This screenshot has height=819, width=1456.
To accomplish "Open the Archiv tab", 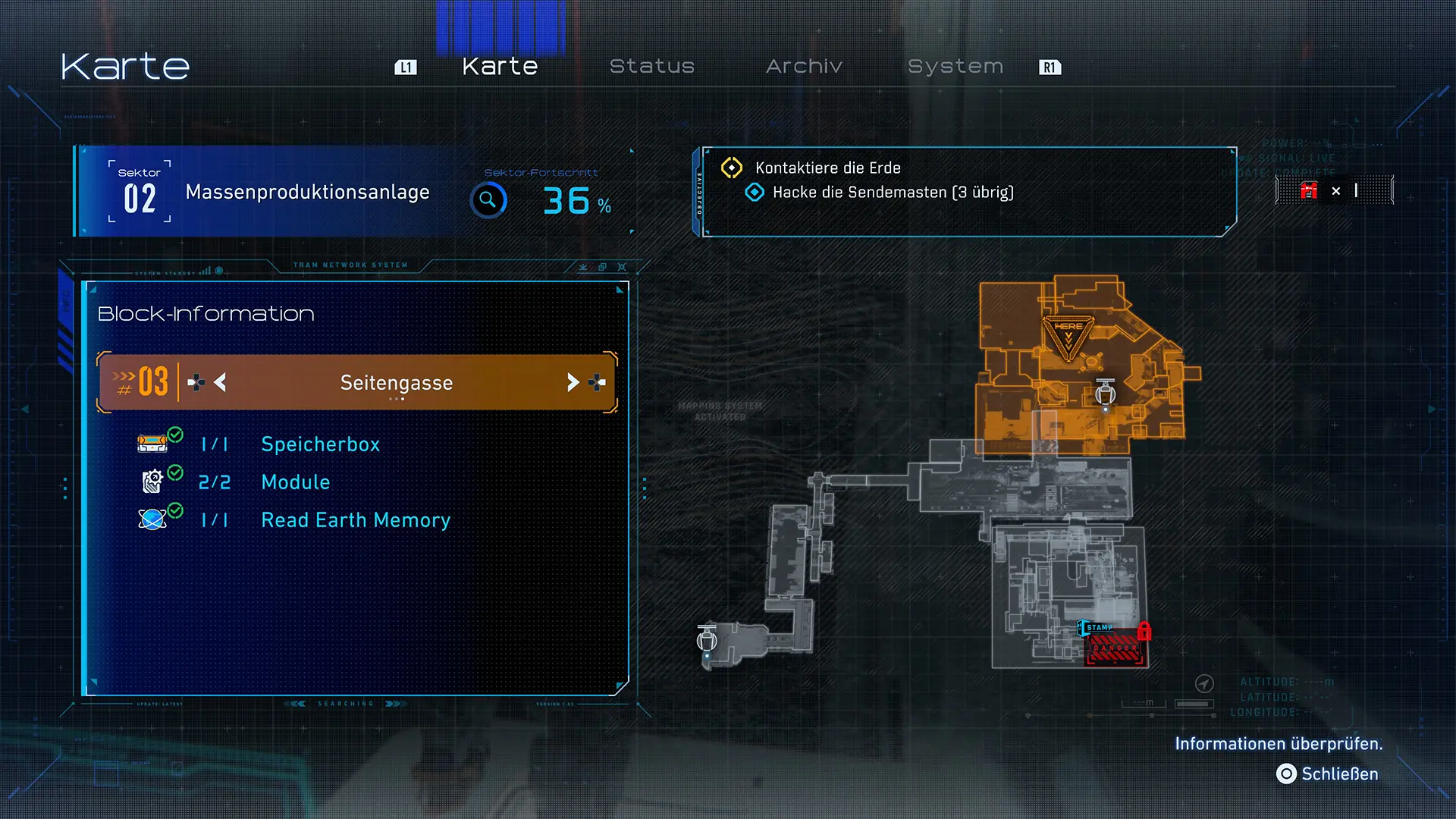I will [x=804, y=67].
